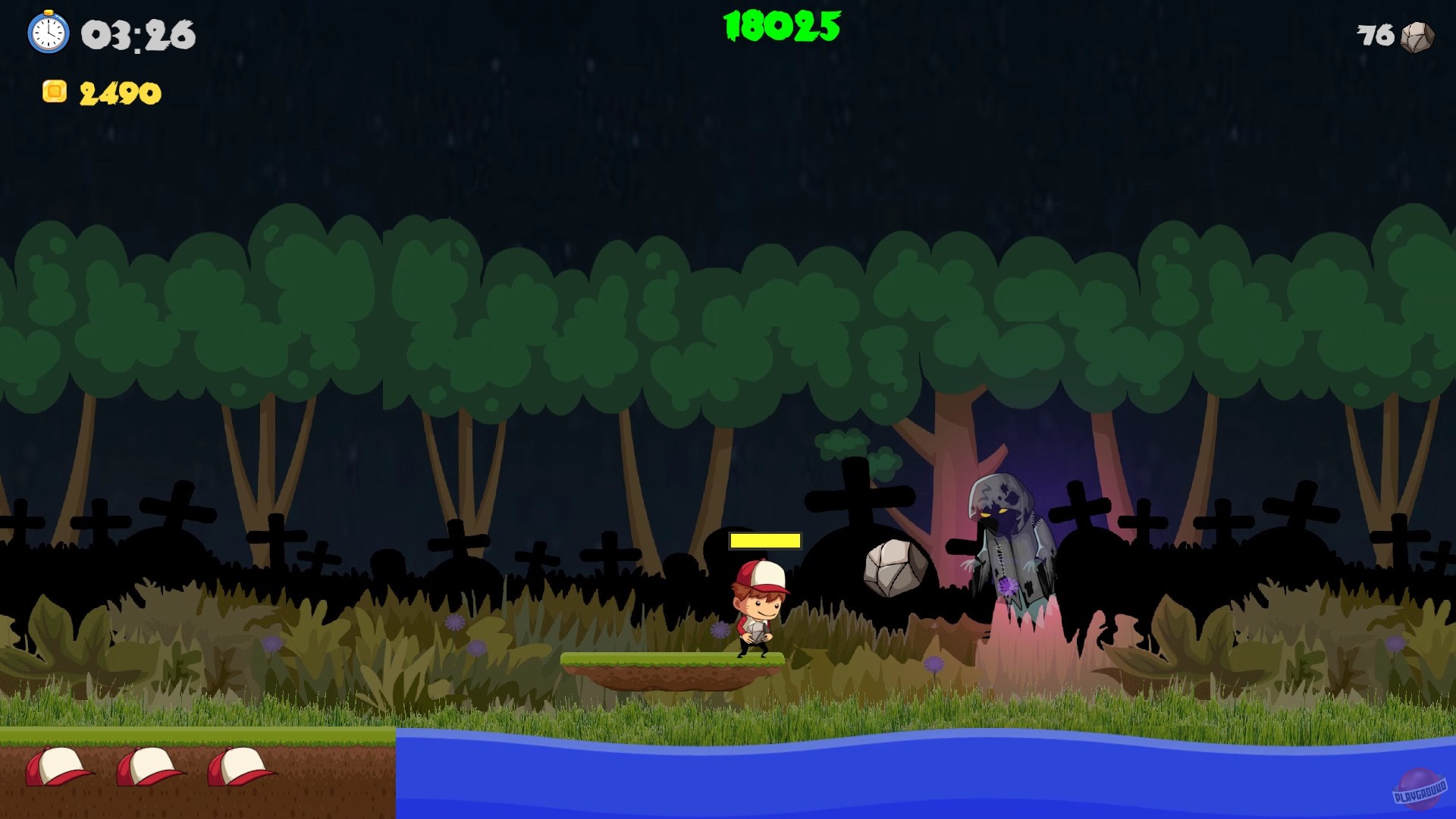This screenshot has height=819, width=1456.
Task: Click the yellow health bar above the player
Action: [764, 541]
